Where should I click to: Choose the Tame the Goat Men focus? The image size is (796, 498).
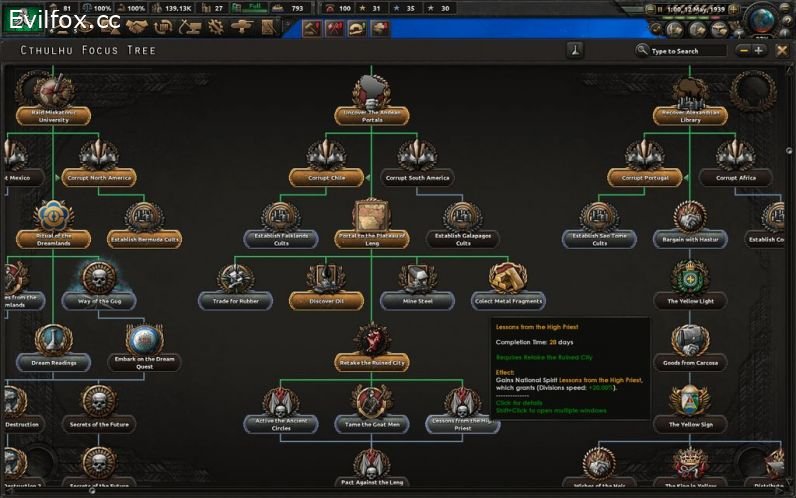pyautogui.click(x=371, y=423)
